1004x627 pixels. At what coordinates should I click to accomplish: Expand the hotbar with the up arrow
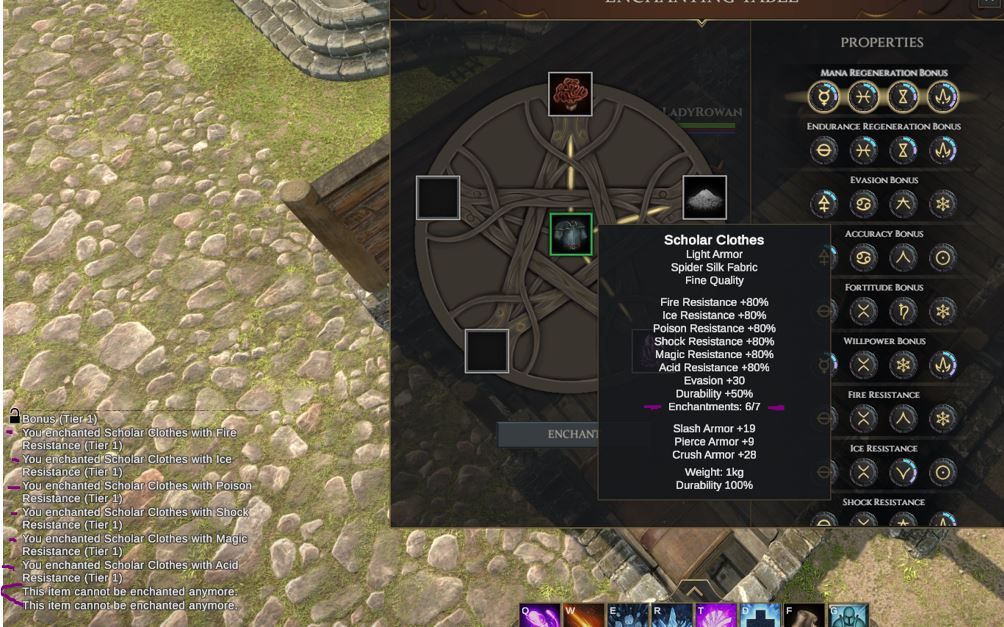[x=694, y=590]
